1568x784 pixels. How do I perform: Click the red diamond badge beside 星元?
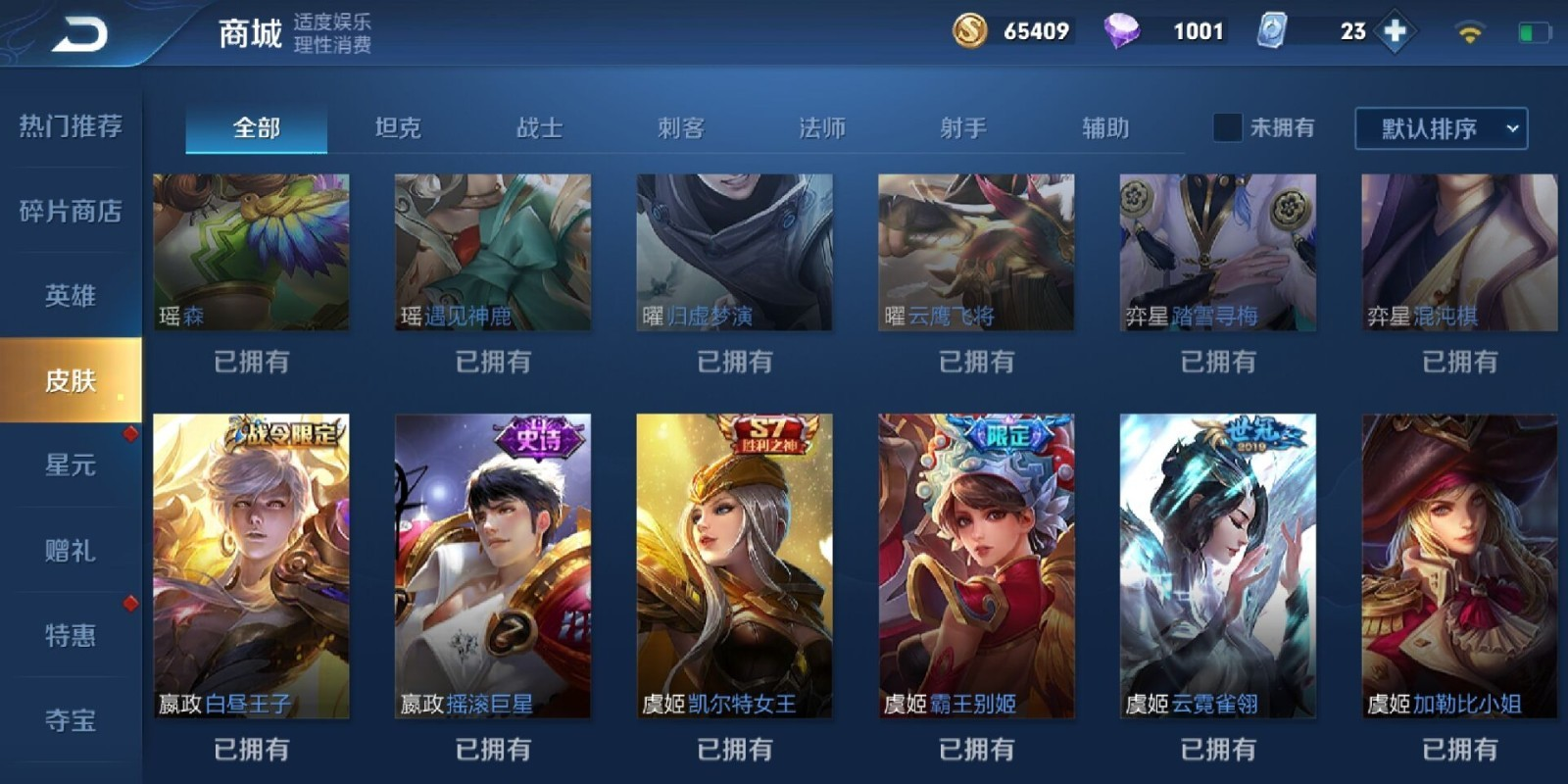pos(128,435)
